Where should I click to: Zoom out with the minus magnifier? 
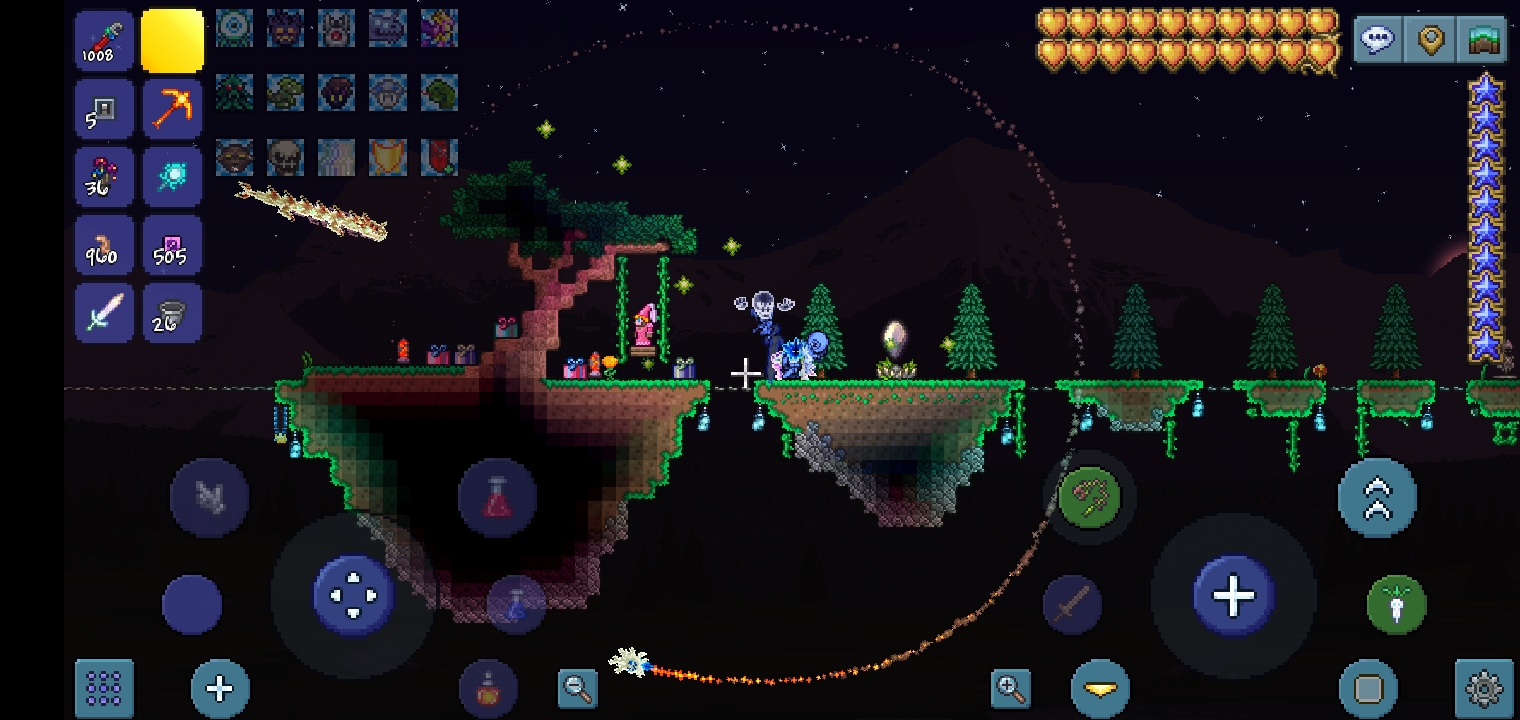(577, 687)
